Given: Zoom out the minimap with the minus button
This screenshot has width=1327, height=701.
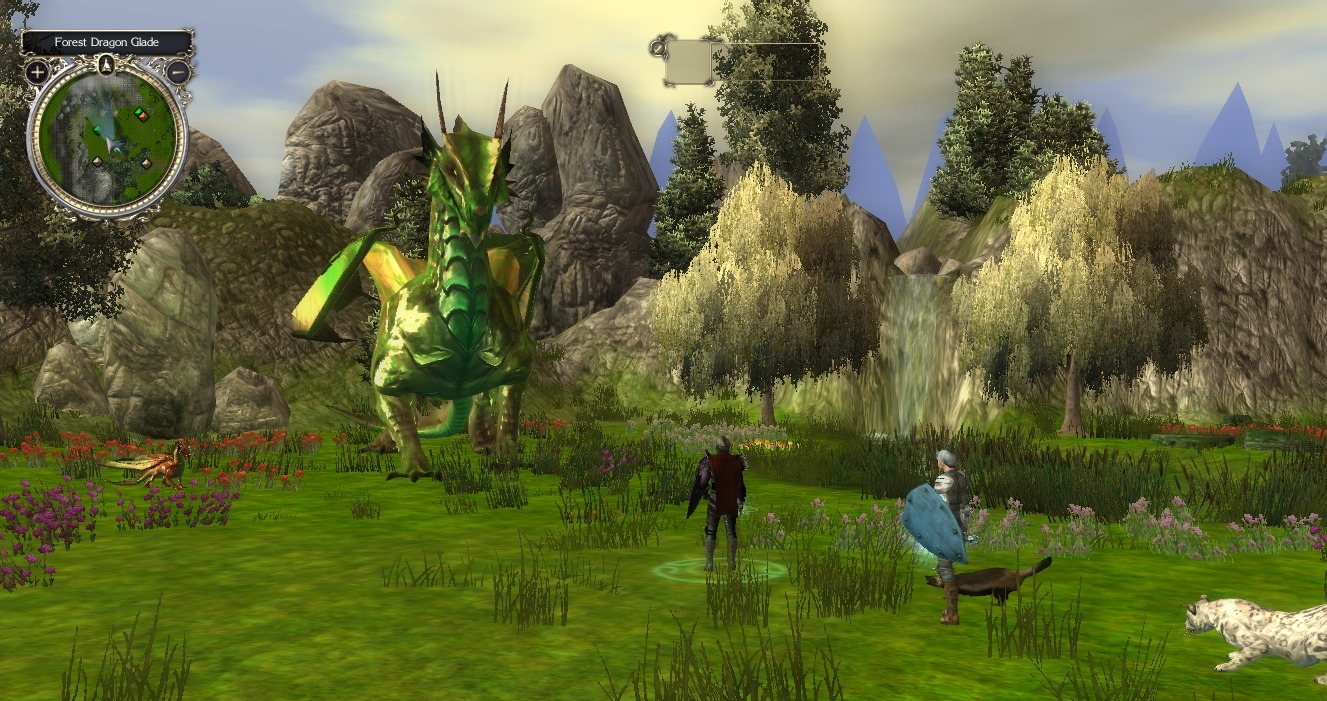Looking at the screenshot, I should (178, 72).
